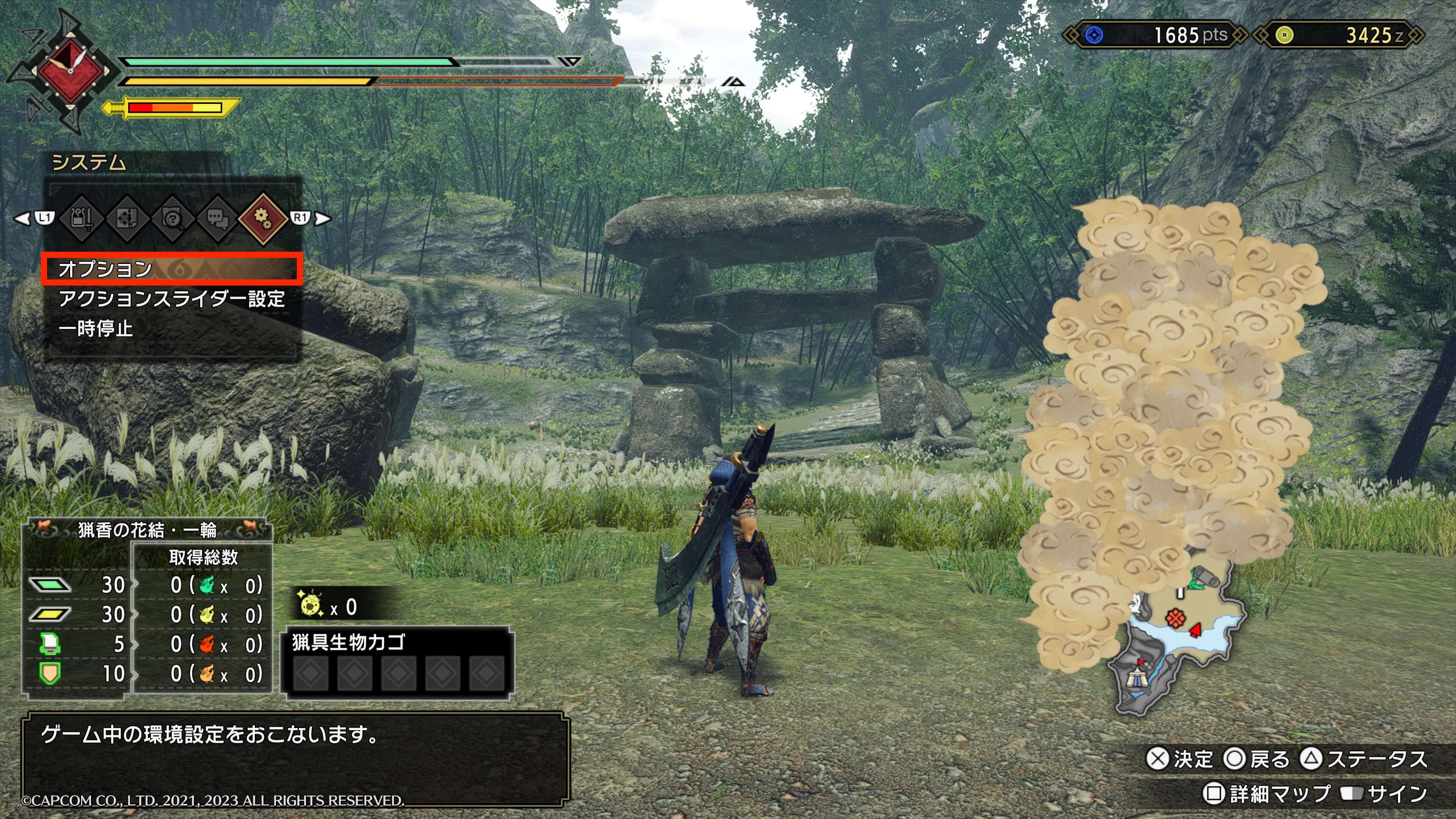The width and height of the screenshot is (1456, 819).
Task: Open the quest board pattern tab
Action: pyautogui.click(x=127, y=218)
